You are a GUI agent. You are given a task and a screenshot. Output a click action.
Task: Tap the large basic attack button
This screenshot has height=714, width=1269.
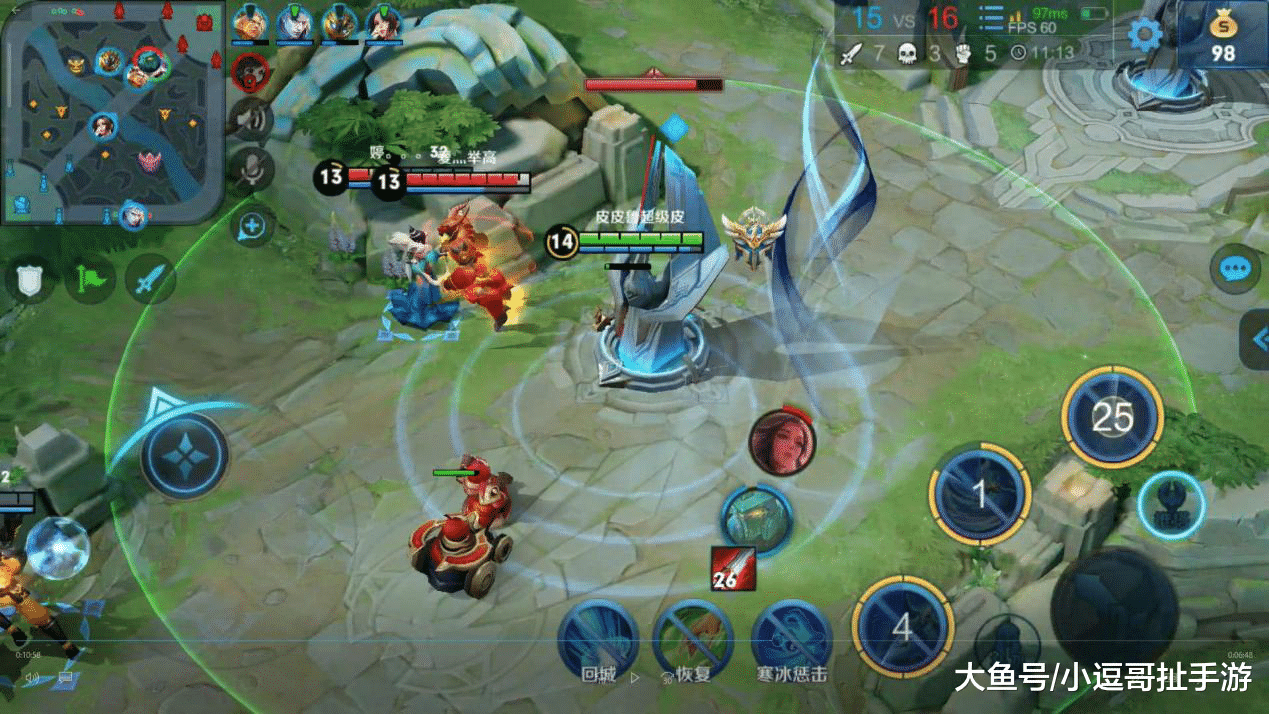(x=1113, y=603)
